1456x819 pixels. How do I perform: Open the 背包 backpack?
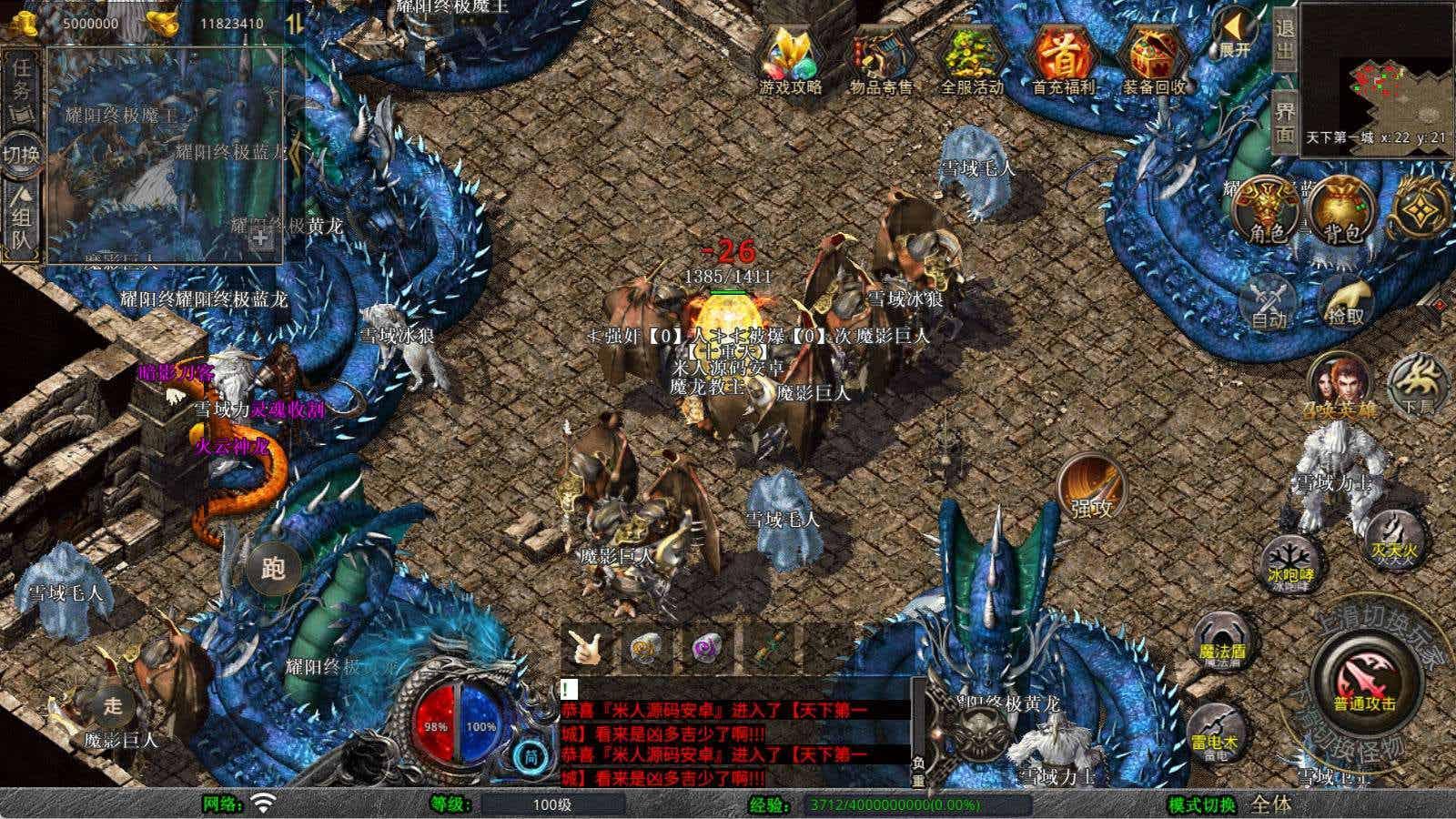[x=1342, y=211]
